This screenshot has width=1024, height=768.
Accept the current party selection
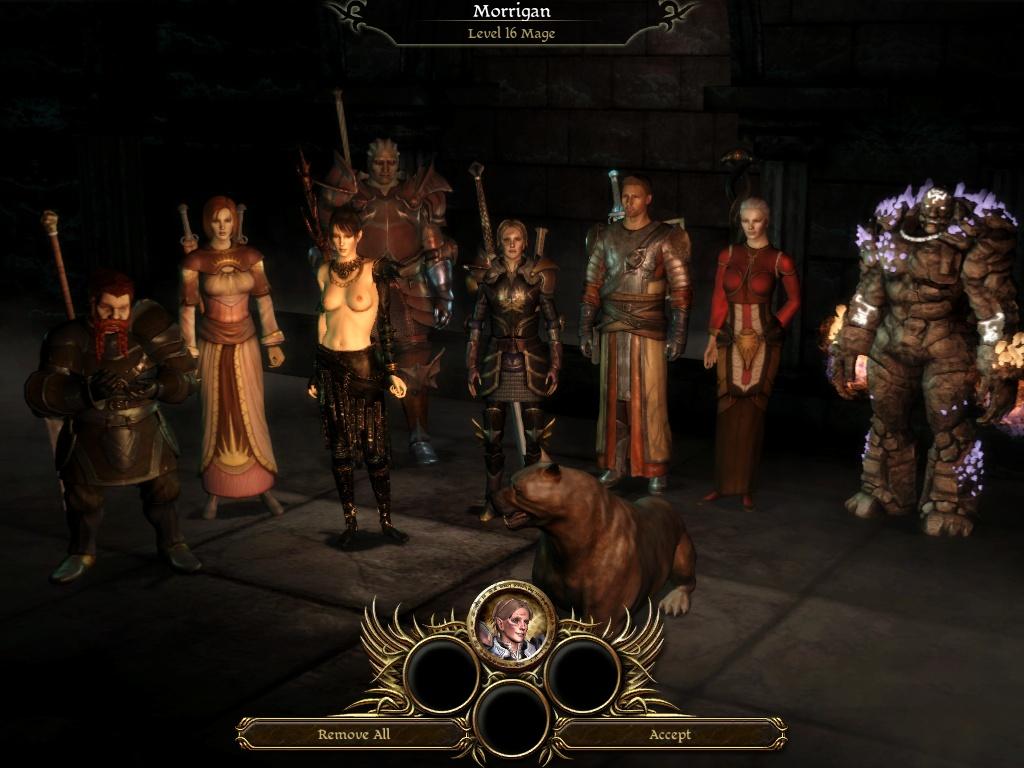click(x=669, y=734)
